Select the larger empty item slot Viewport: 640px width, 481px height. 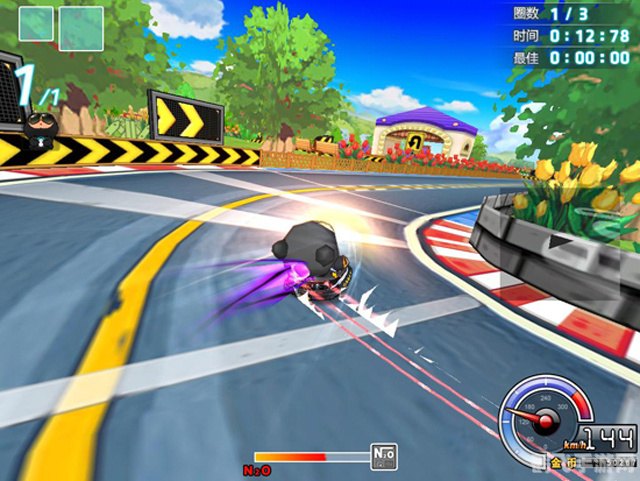click(80, 28)
